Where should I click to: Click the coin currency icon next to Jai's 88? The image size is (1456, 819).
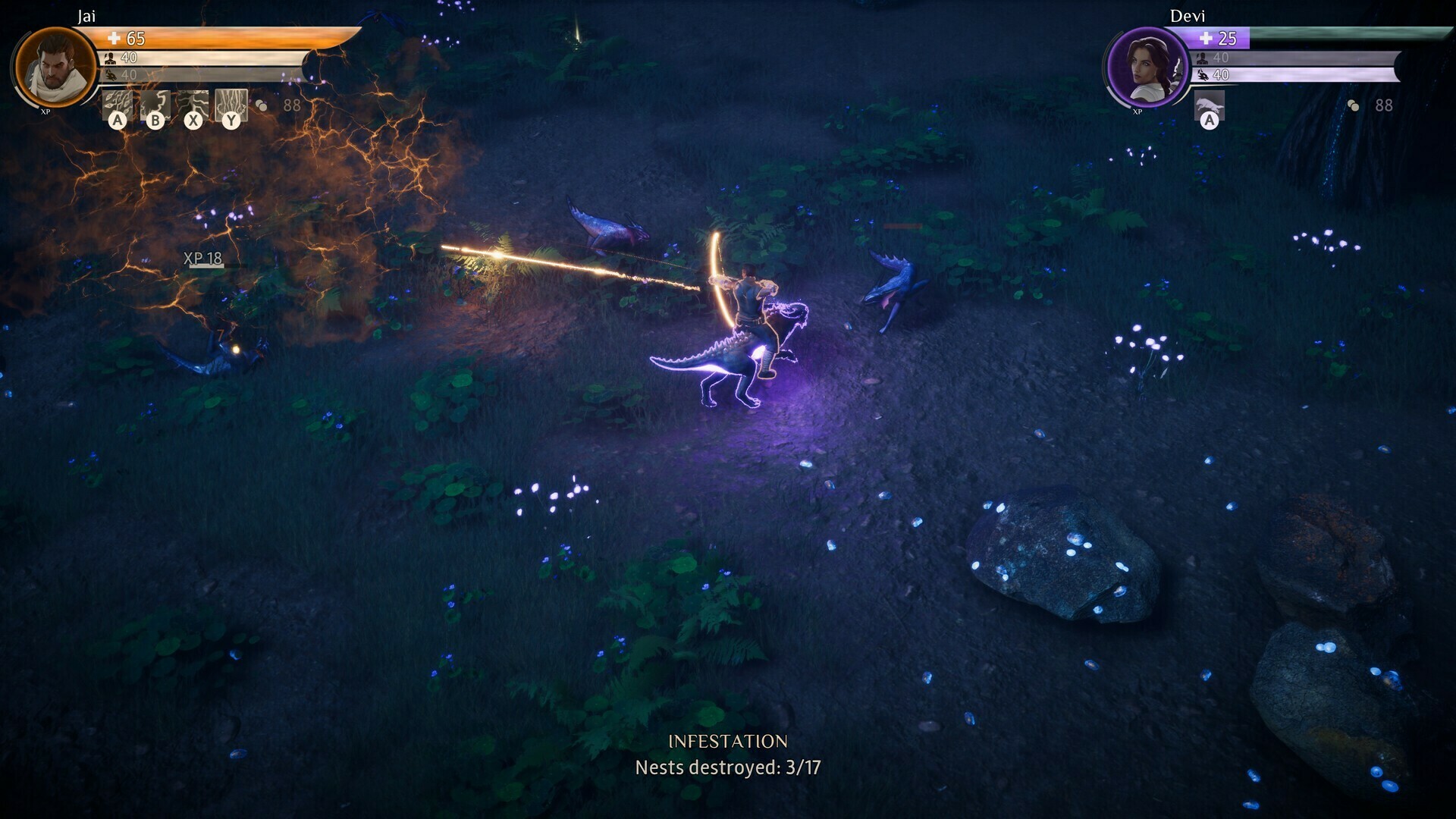[x=262, y=104]
